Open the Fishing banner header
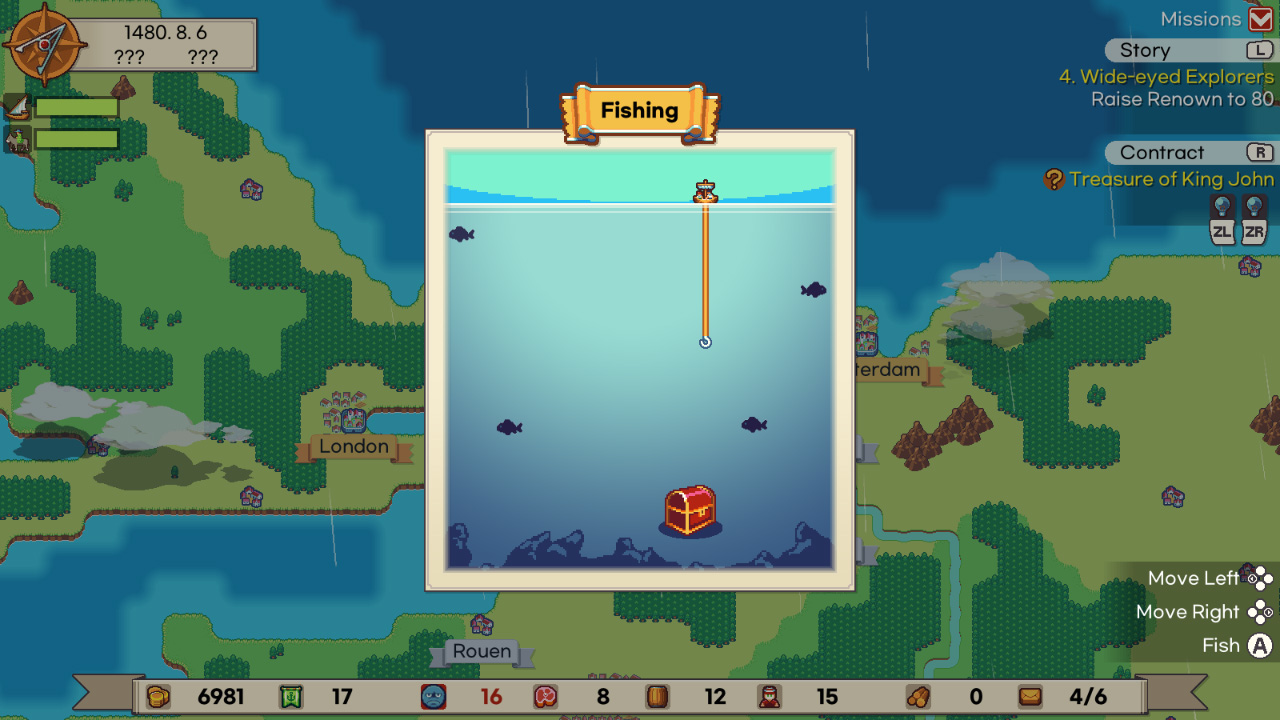The width and height of the screenshot is (1280, 720). coord(639,110)
